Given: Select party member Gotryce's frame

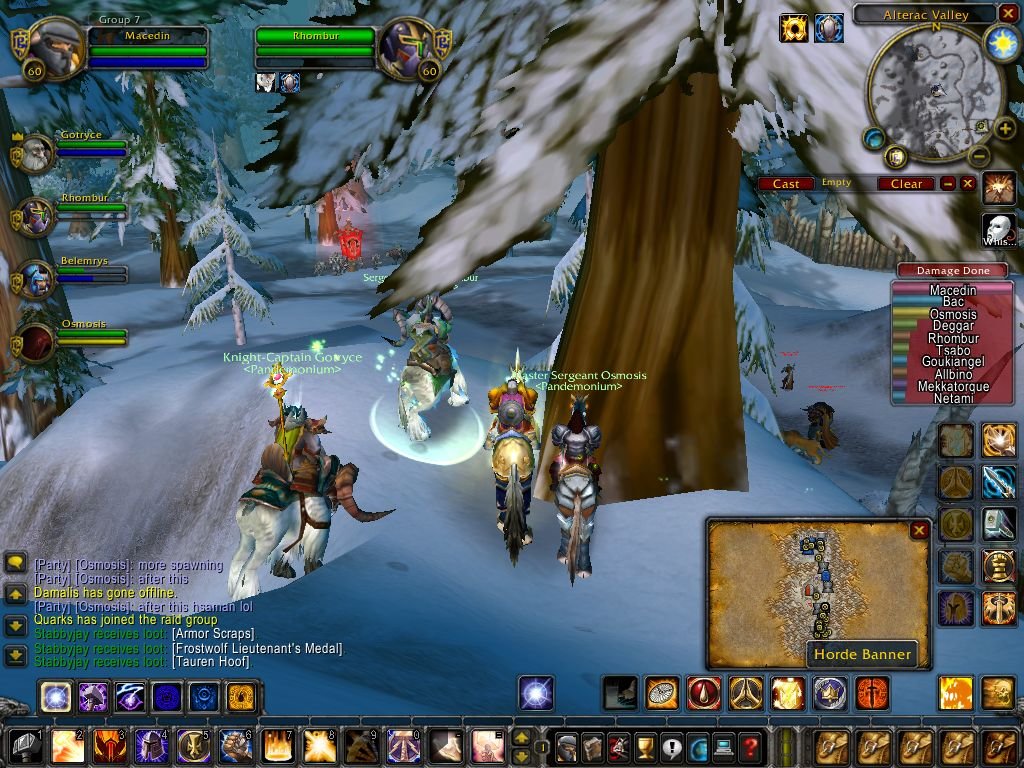Looking at the screenshot, I should coord(36,153).
